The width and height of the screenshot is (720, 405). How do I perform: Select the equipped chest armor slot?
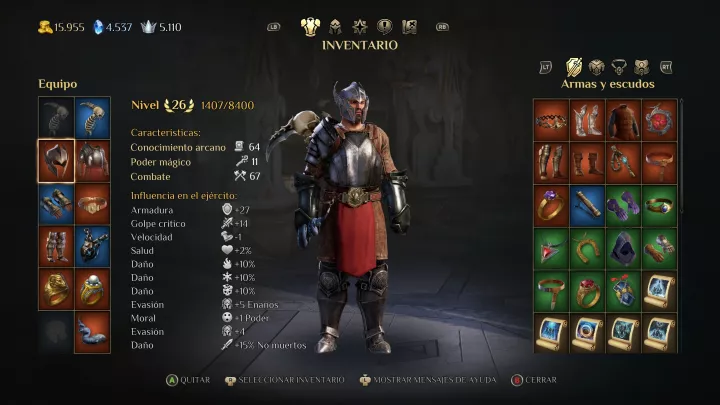93,160
